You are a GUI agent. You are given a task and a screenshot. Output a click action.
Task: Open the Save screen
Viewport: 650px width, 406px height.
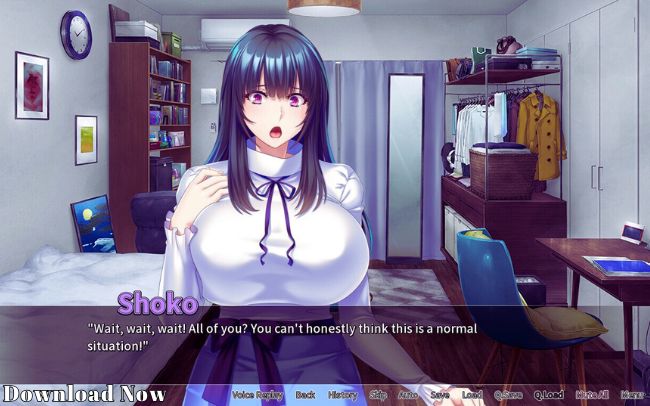439,395
